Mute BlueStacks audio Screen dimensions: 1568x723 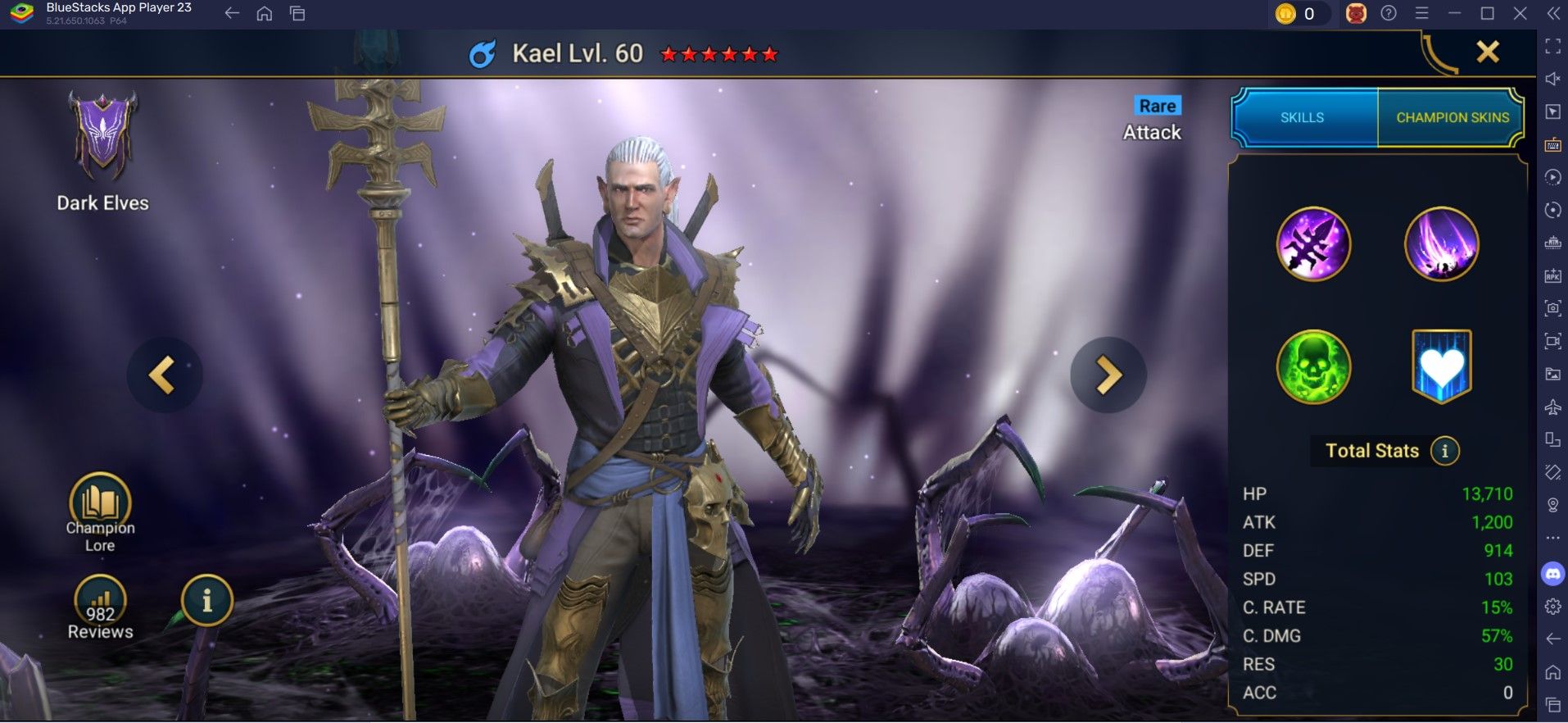[x=1552, y=80]
